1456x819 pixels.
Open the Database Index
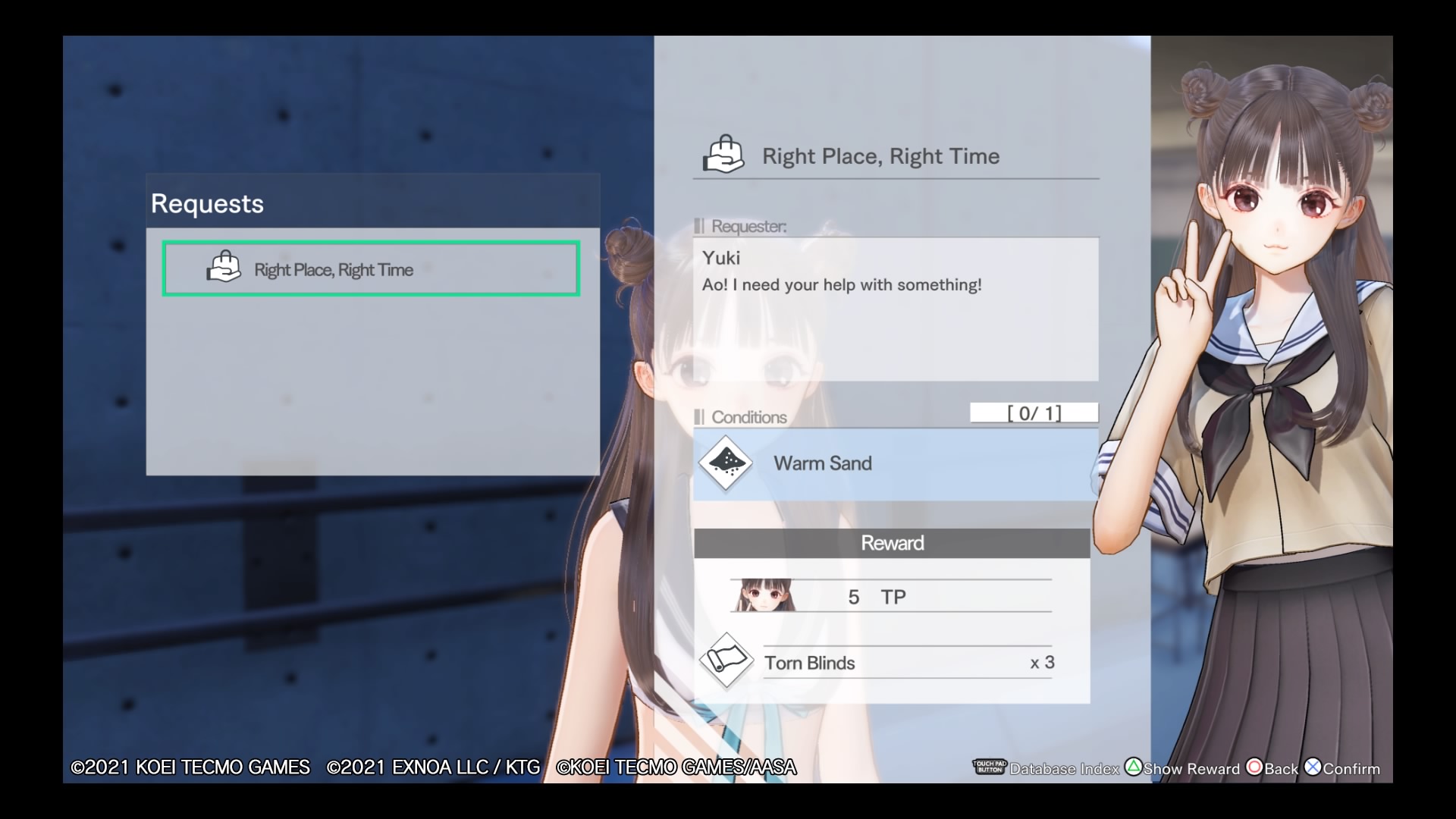[x=1046, y=768]
